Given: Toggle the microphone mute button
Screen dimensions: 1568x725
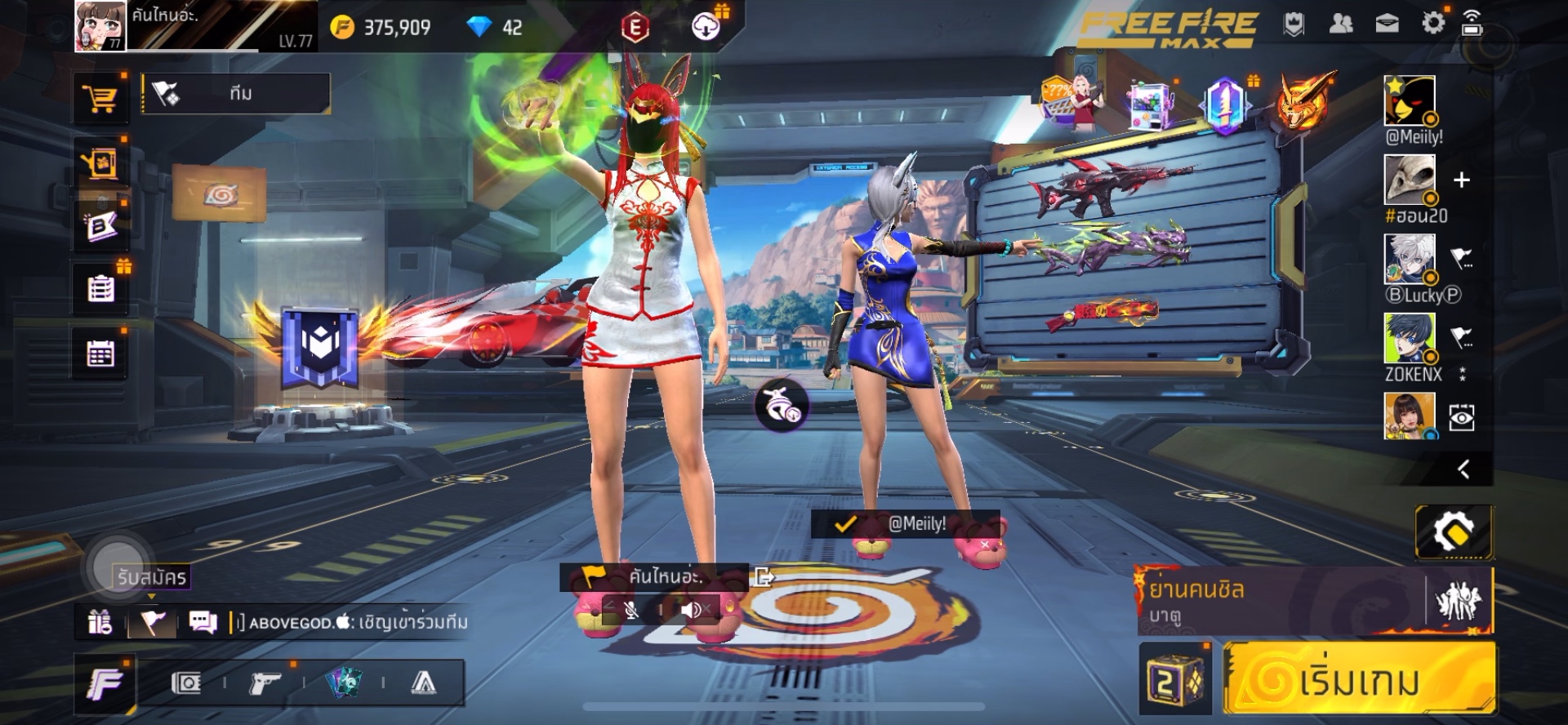Looking at the screenshot, I should tap(630, 609).
